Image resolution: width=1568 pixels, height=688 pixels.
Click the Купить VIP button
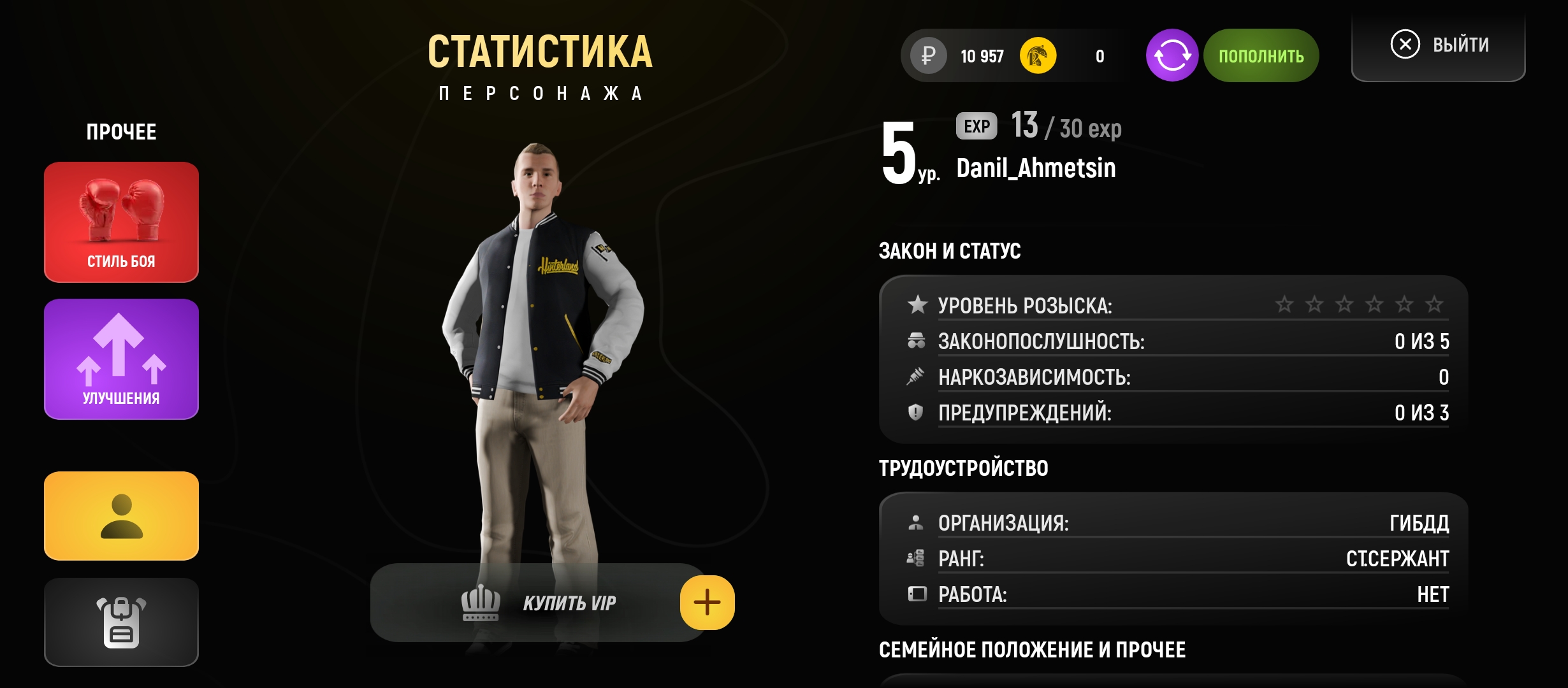pos(539,603)
